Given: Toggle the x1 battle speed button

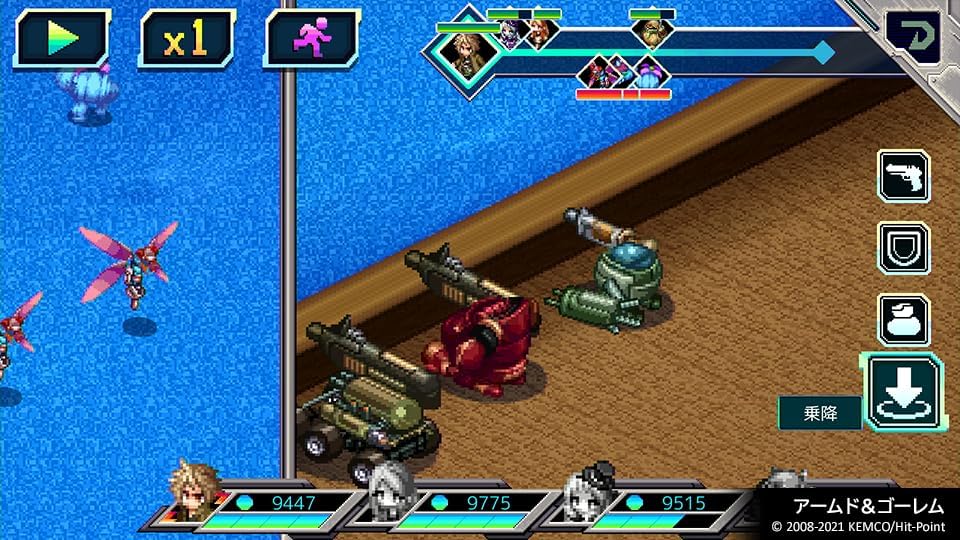Looking at the screenshot, I should click(x=186, y=39).
